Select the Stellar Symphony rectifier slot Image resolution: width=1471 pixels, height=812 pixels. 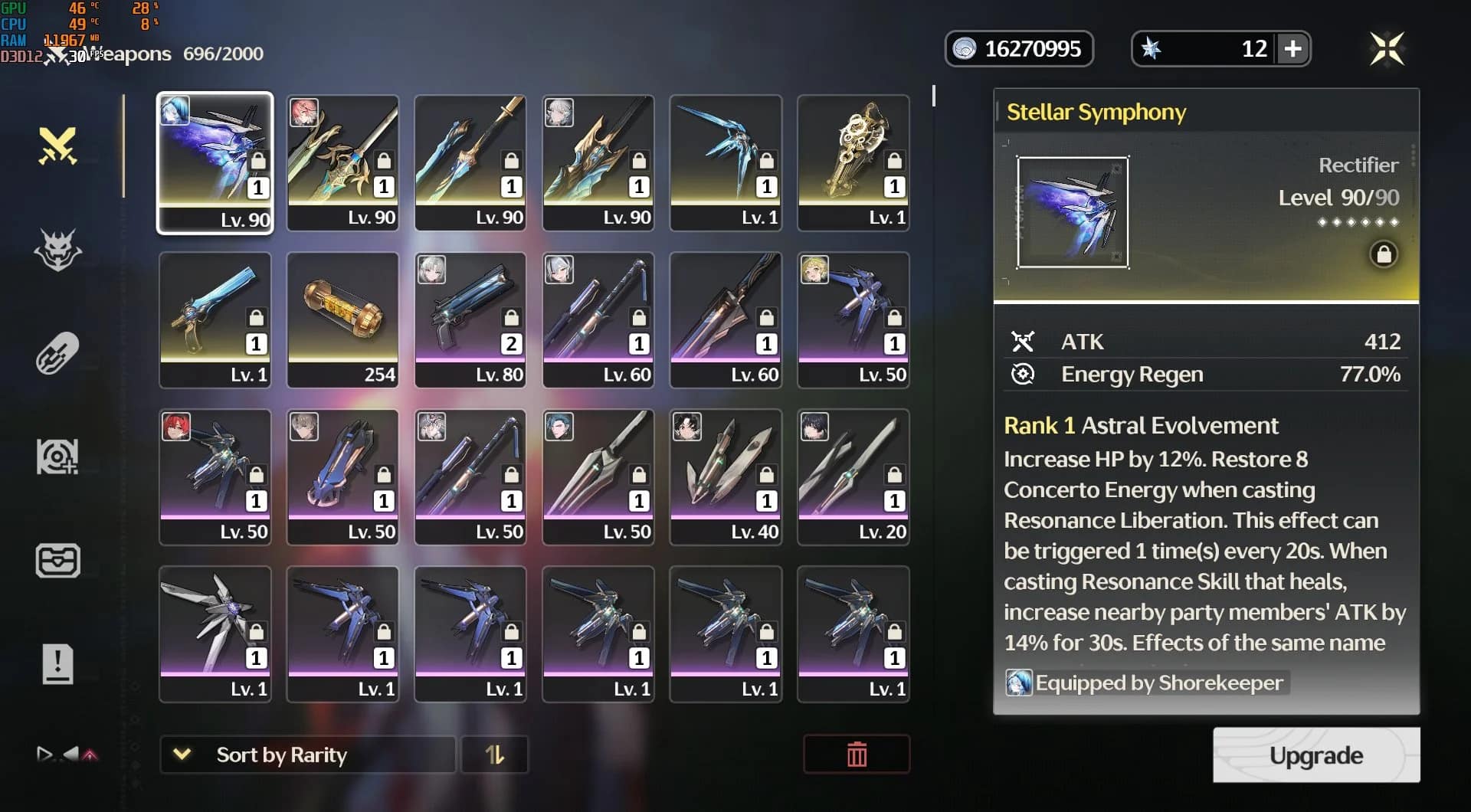[x=215, y=162]
